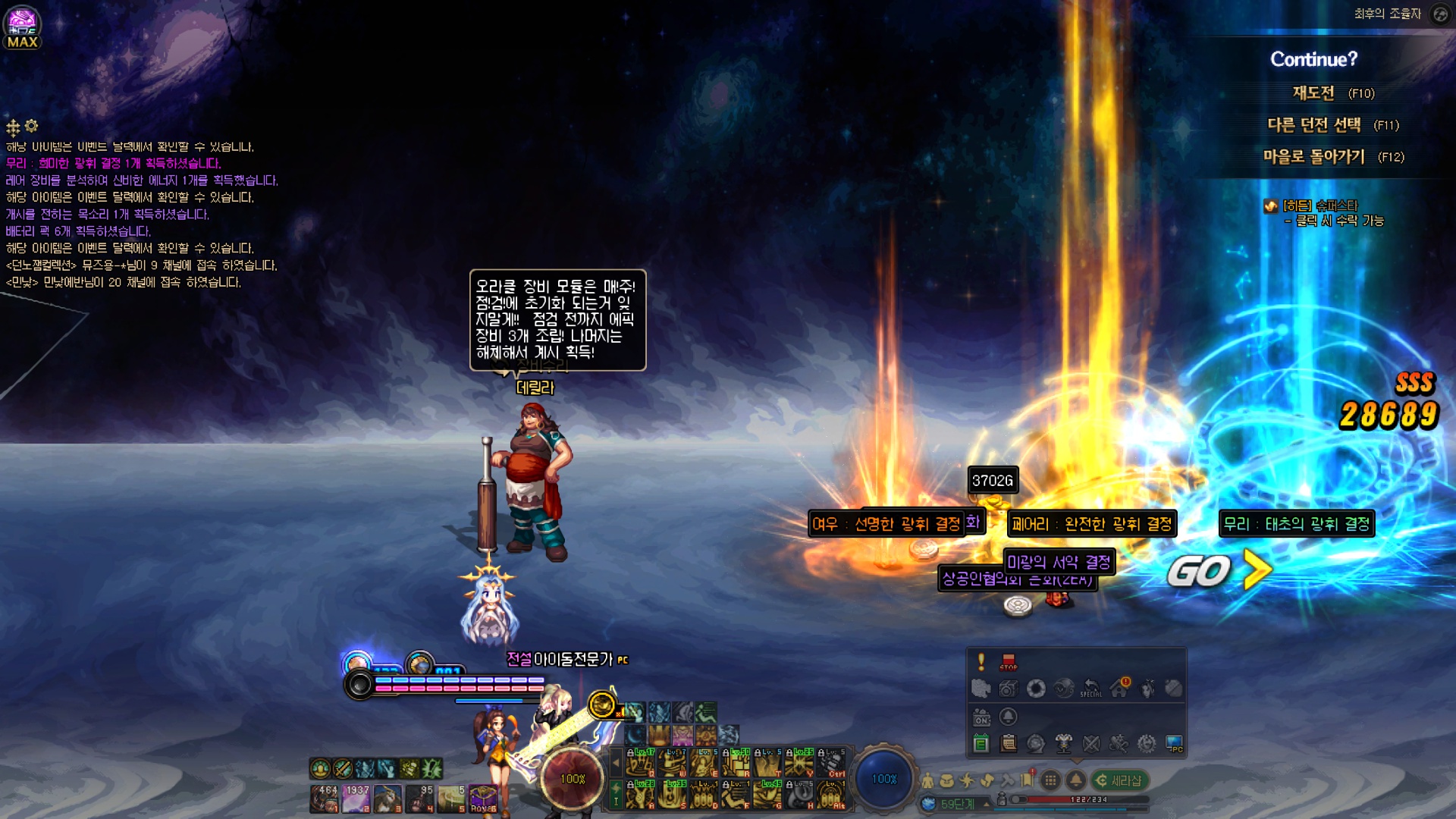The height and width of the screenshot is (819, 1456).
Task: Open the character silhouette info icon
Action: point(927,780)
